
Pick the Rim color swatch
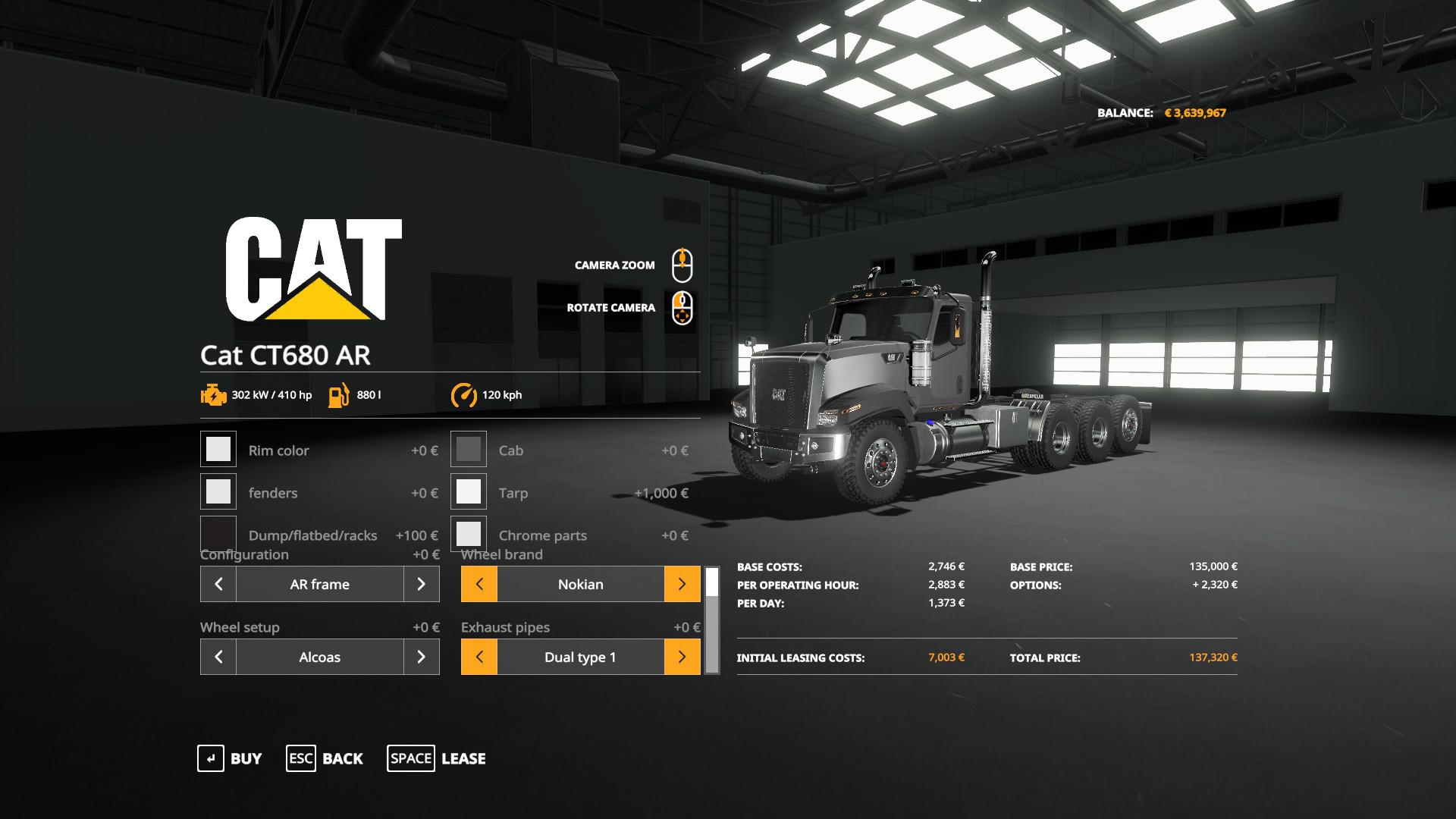tap(218, 450)
